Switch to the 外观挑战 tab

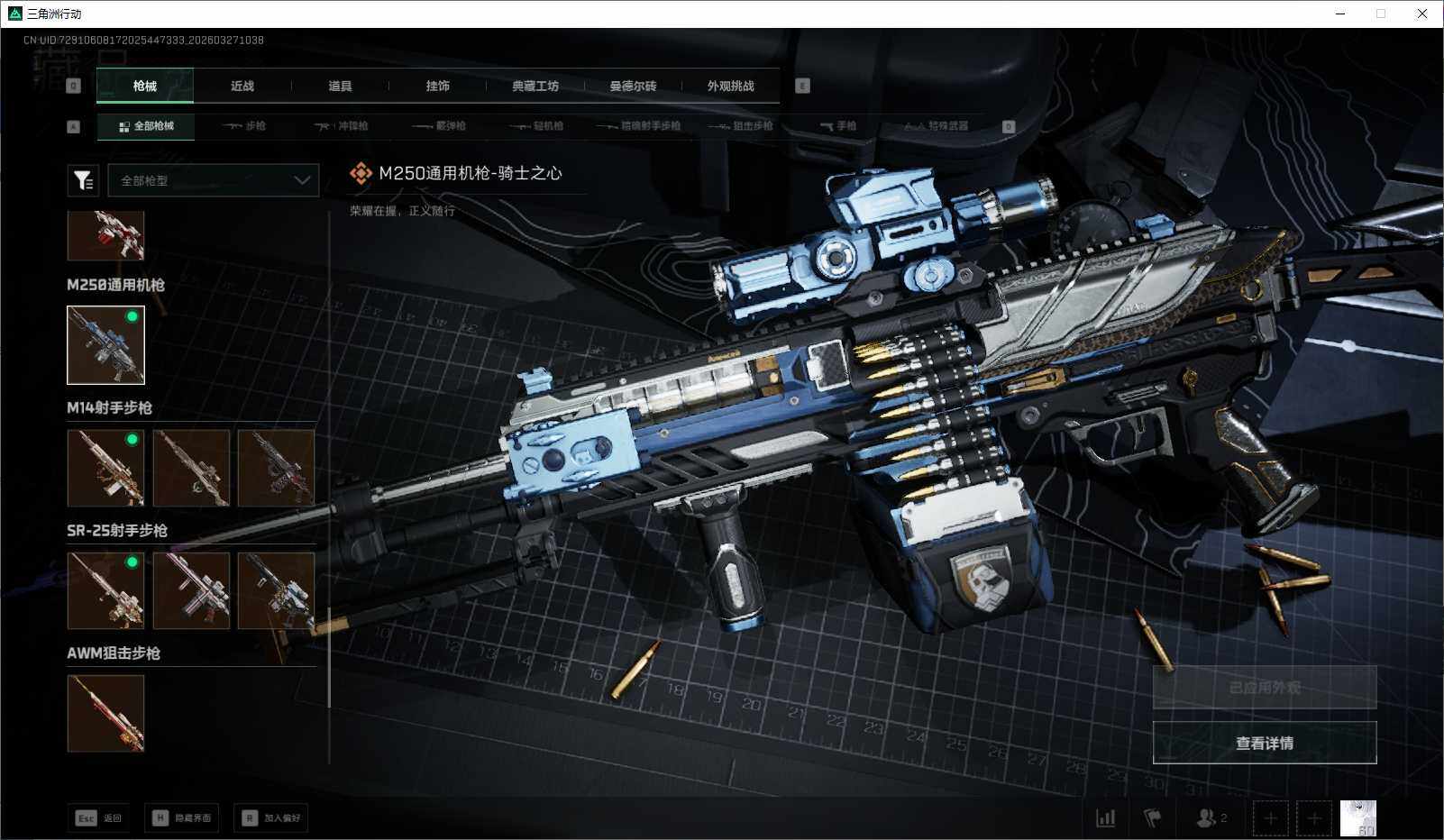[730, 86]
